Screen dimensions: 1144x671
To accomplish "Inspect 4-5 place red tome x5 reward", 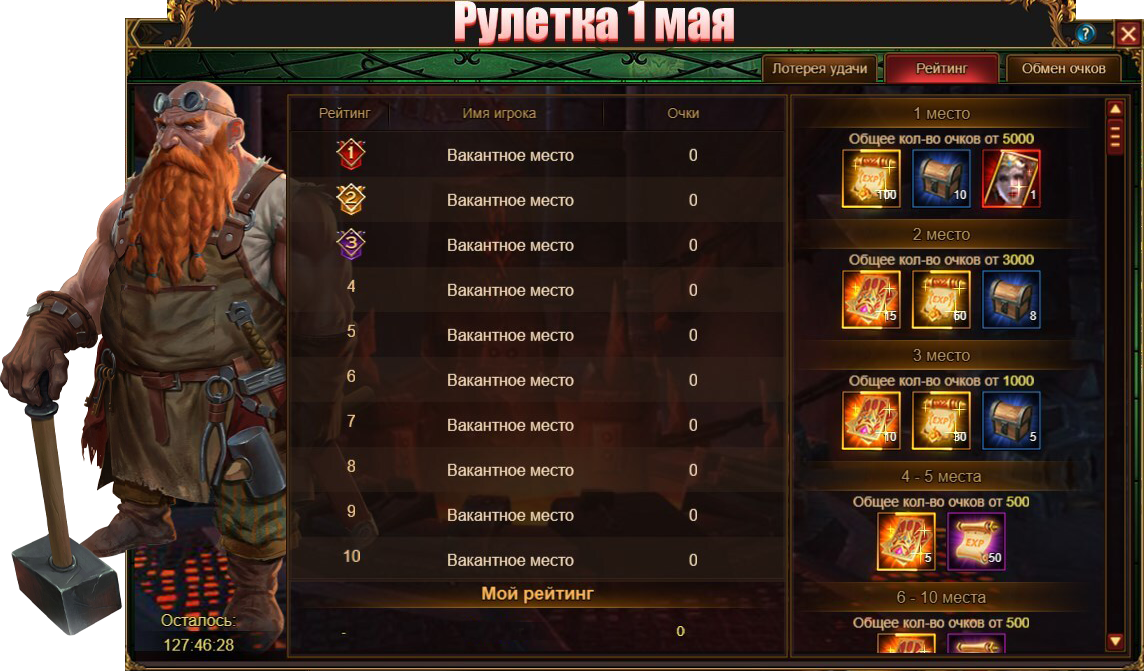I will click(x=906, y=542).
